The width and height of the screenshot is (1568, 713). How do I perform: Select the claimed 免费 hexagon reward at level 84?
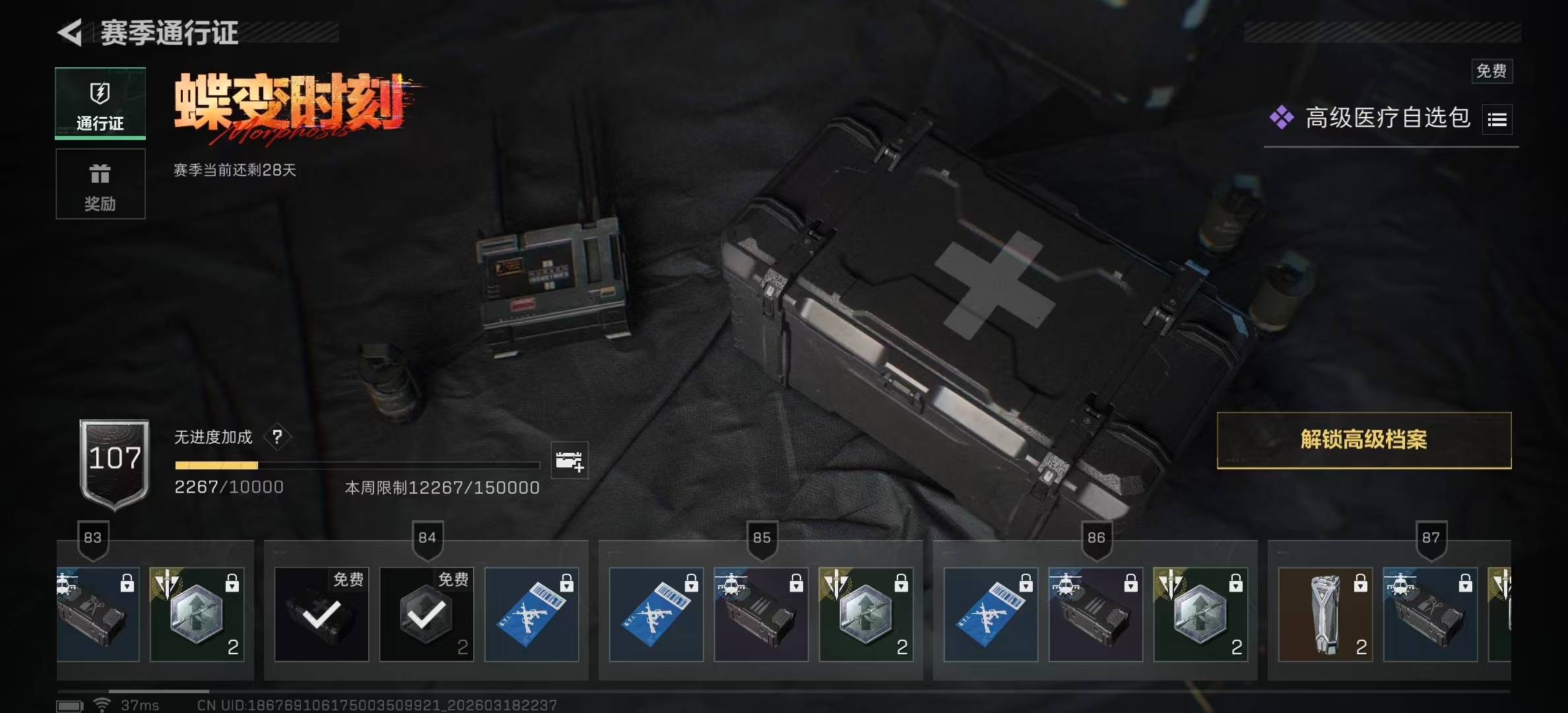[426, 615]
